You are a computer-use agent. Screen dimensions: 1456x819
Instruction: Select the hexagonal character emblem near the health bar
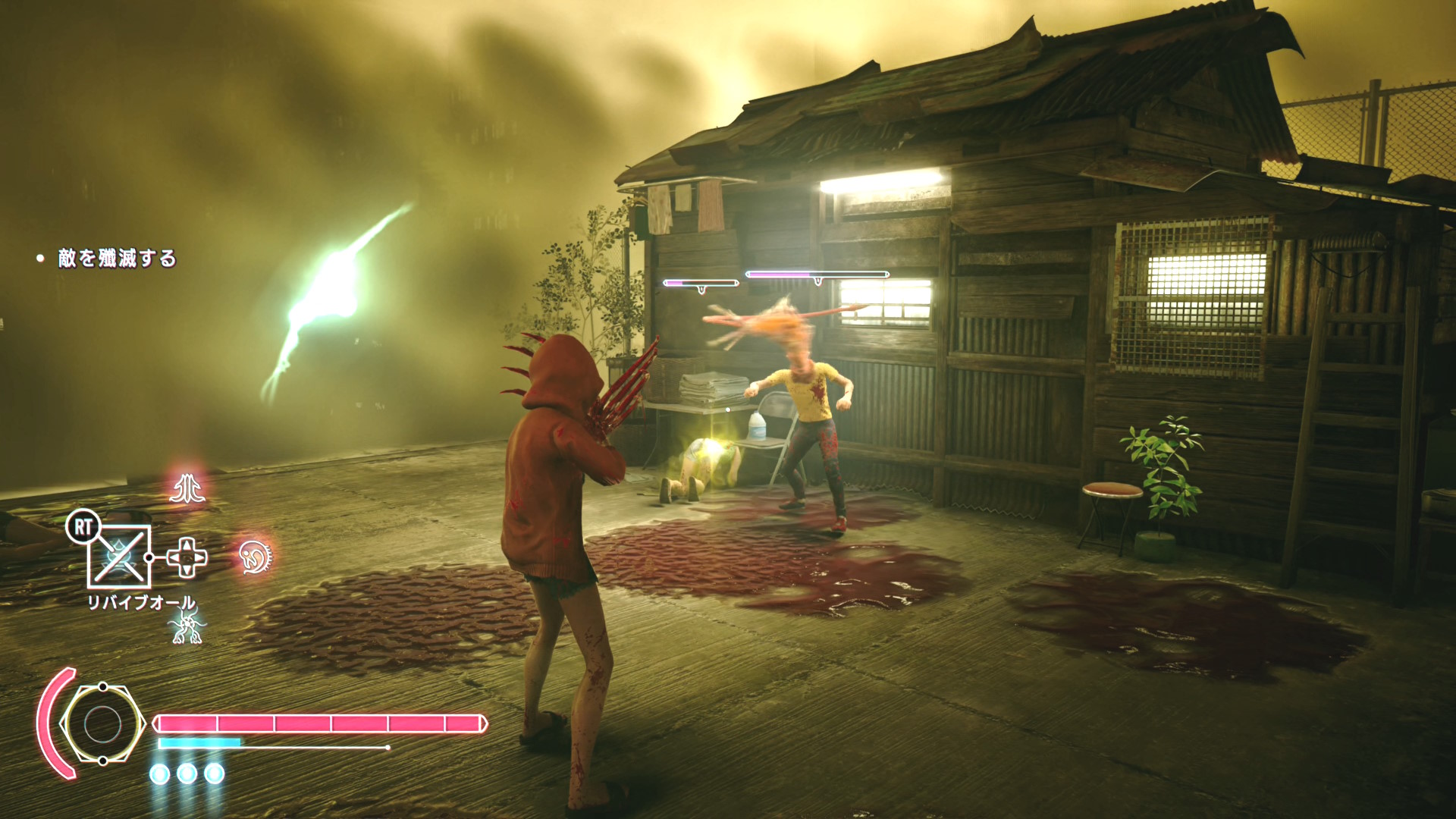(102, 724)
